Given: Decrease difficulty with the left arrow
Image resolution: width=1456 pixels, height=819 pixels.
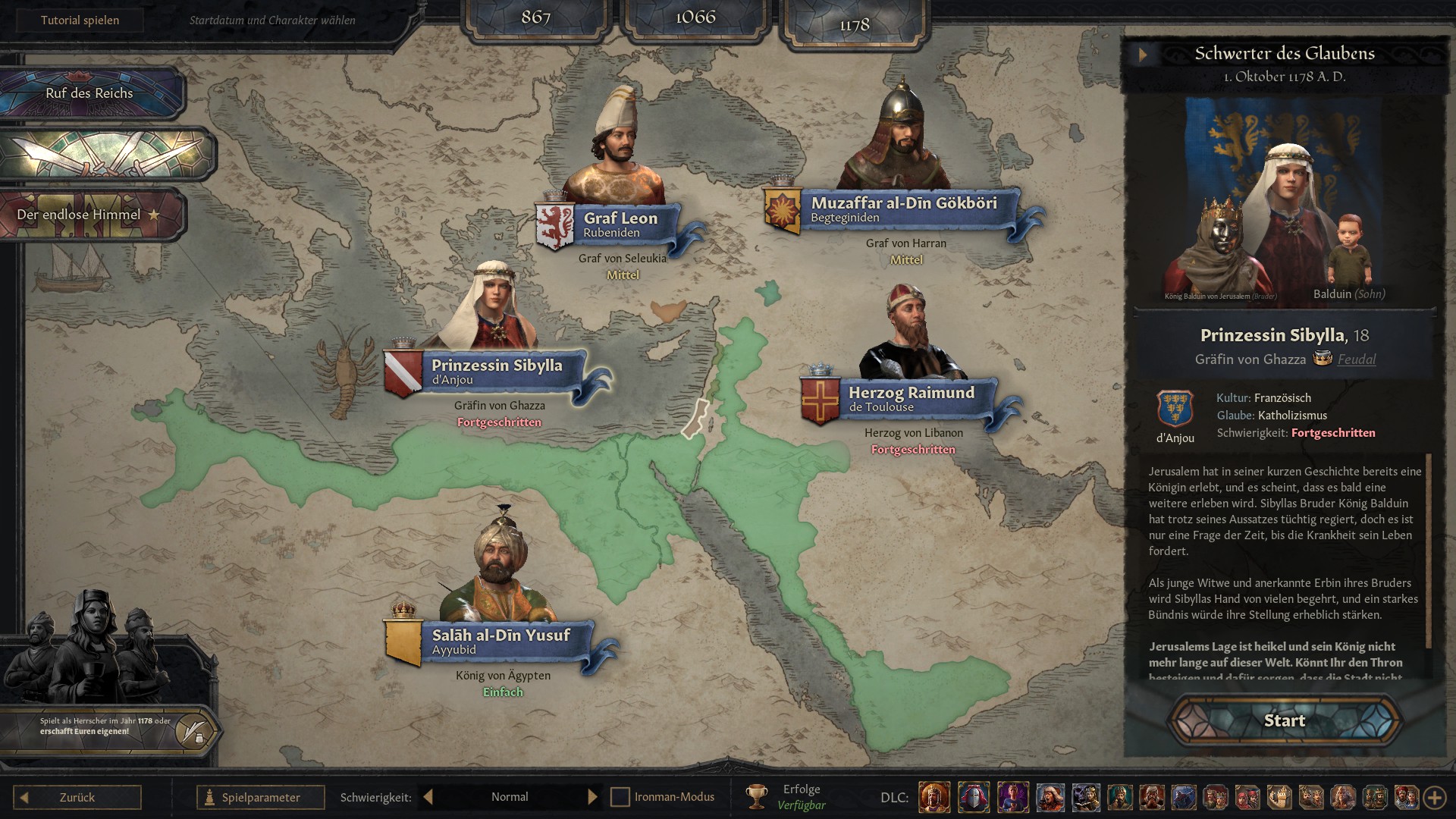Looking at the screenshot, I should pyautogui.click(x=428, y=797).
